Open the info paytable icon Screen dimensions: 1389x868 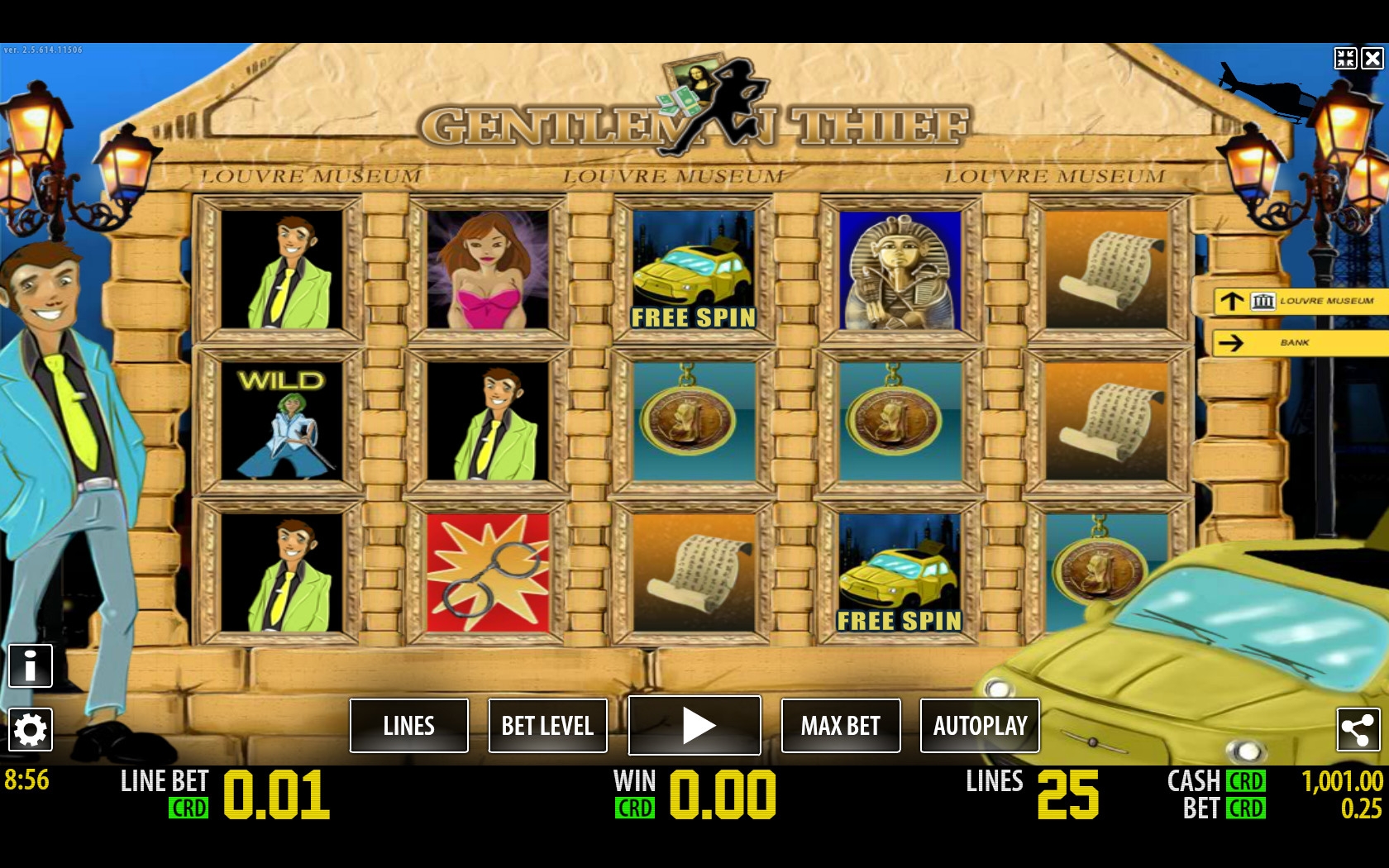pyautogui.click(x=31, y=665)
